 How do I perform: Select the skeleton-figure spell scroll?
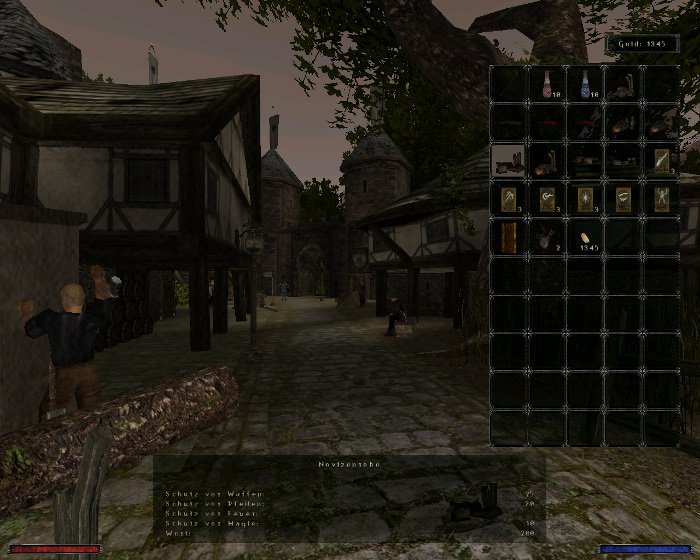pyautogui.click(x=661, y=198)
